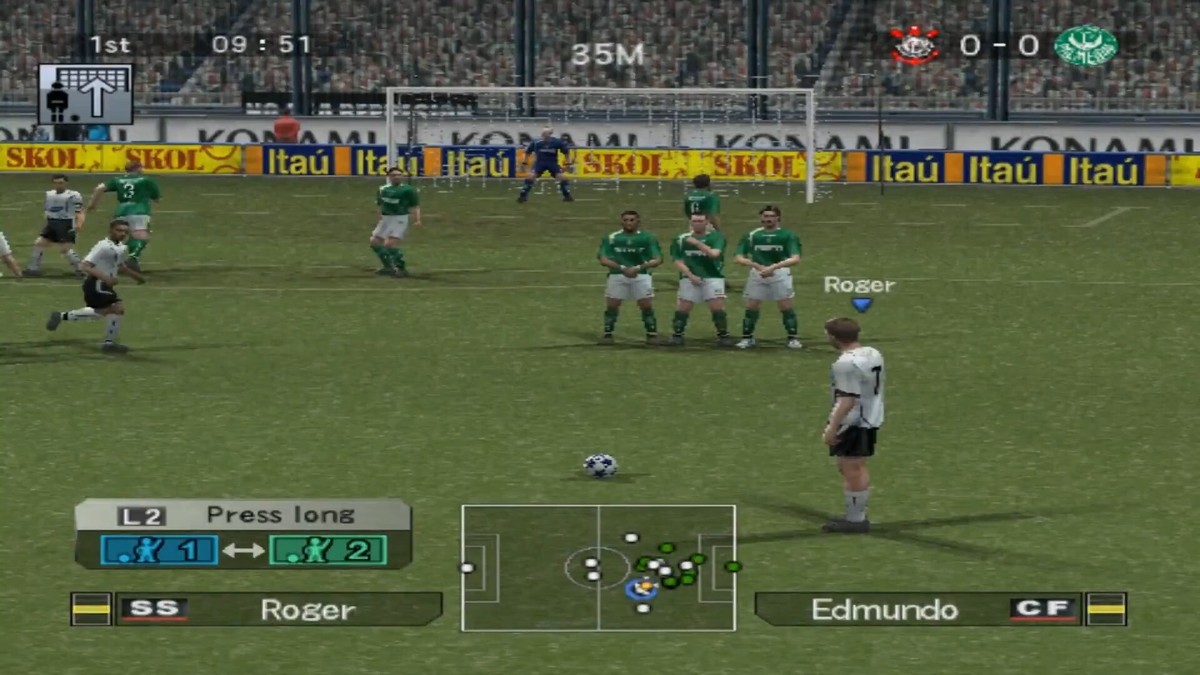Click the Roger name marker above the kicker
This screenshot has height=675, width=1200.
(859, 286)
